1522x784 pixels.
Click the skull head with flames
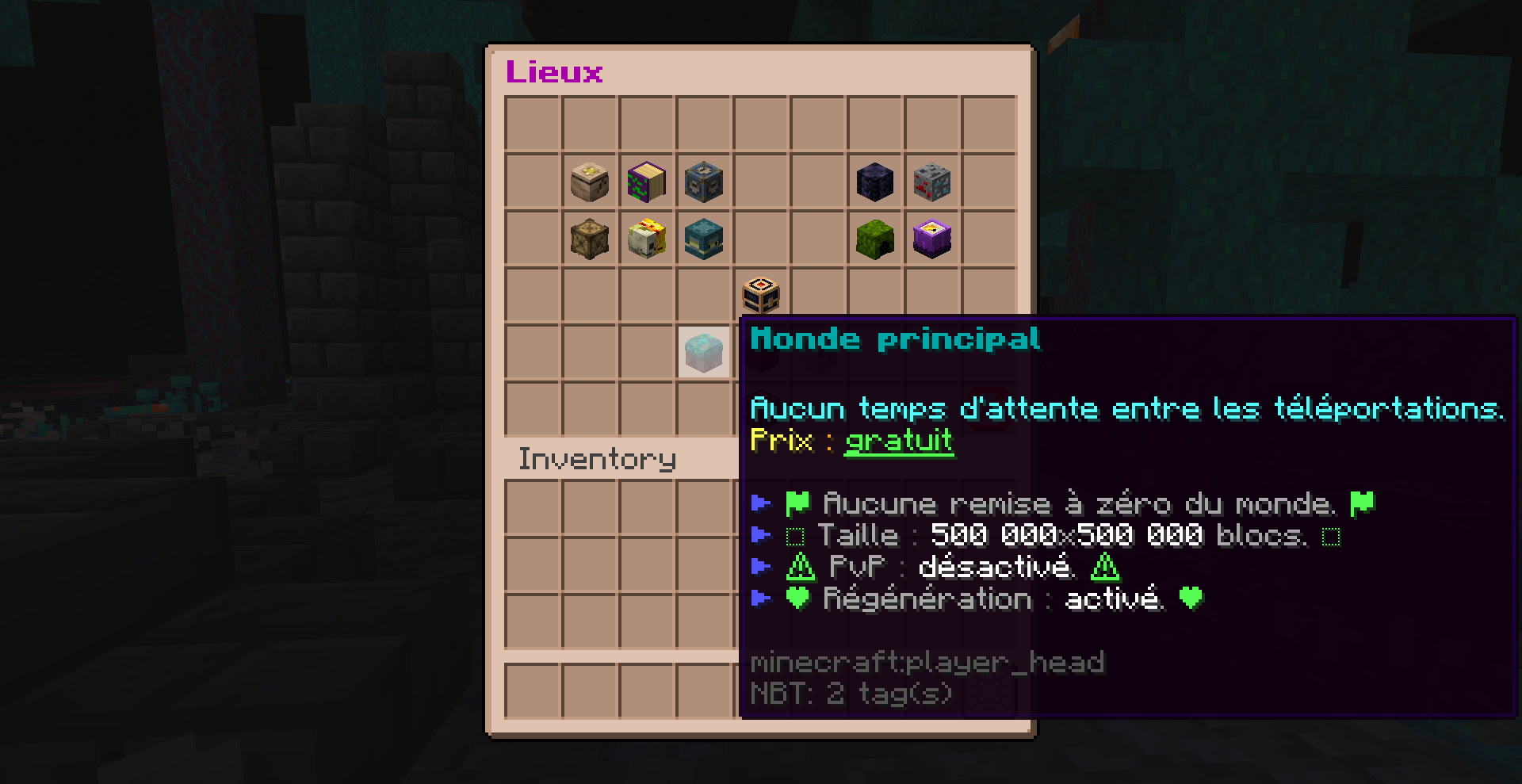point(646,239)
